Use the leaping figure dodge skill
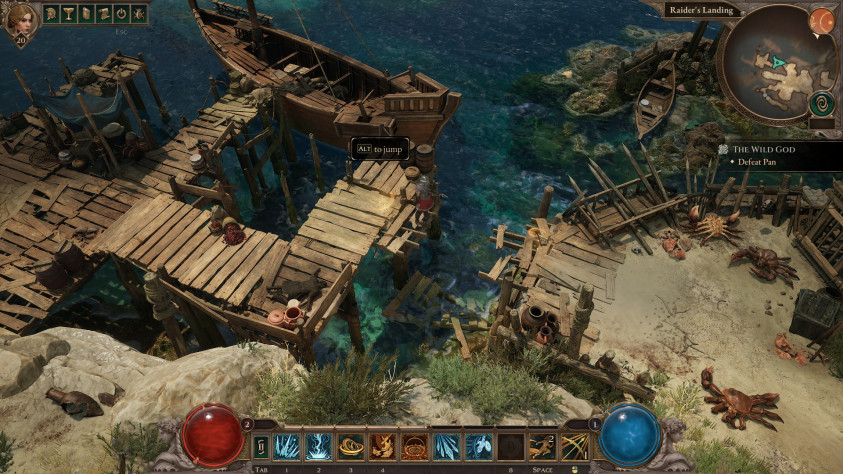Viewport: 843px width, 474px height. 545,446
